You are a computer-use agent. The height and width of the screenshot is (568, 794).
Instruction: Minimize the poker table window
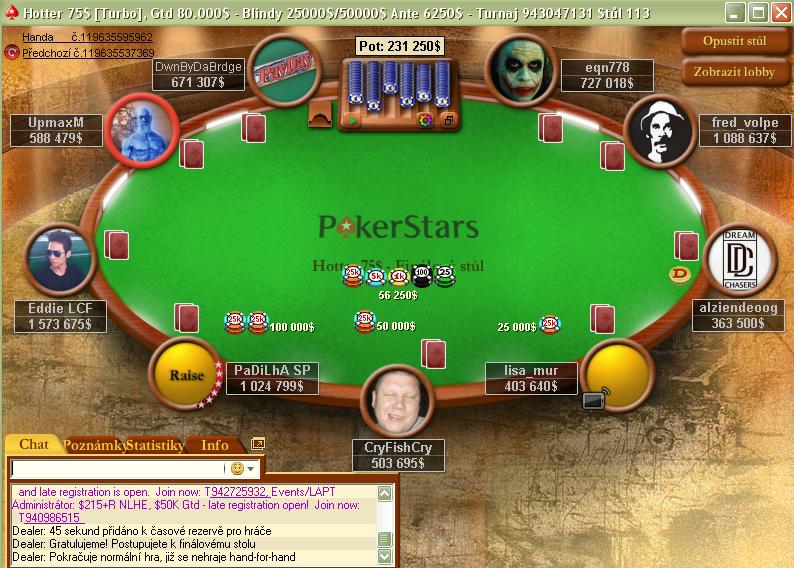pyautogui.click(x=736, y=13)
